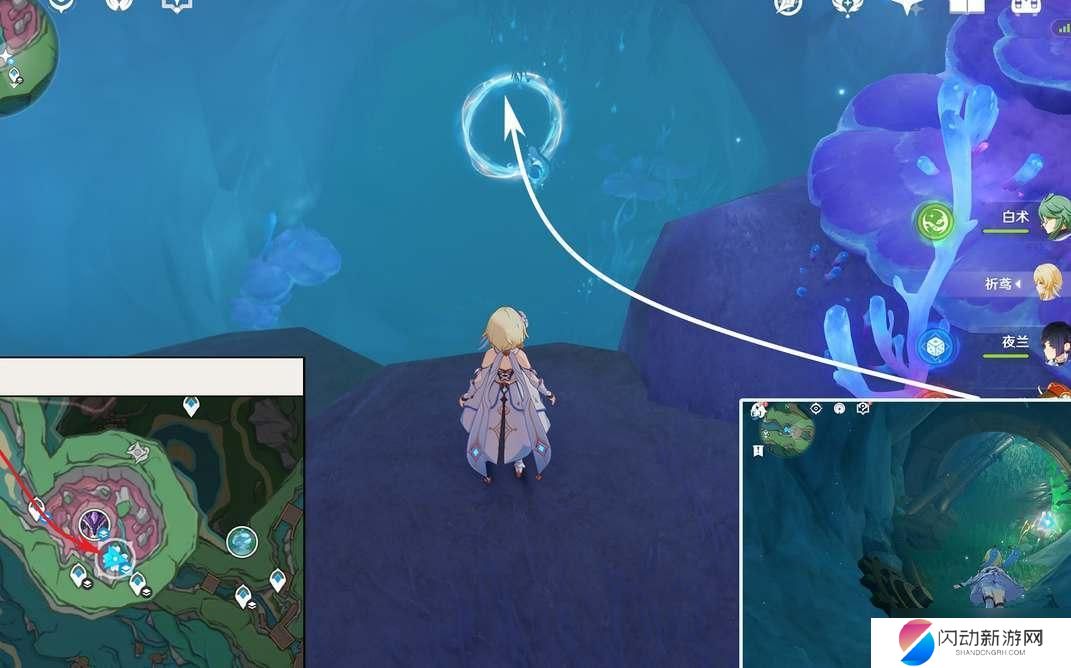The image size is (1071, 668).
Task: Choose the topmost teleport waypoint on the map
Action: (x=191, y=405)
